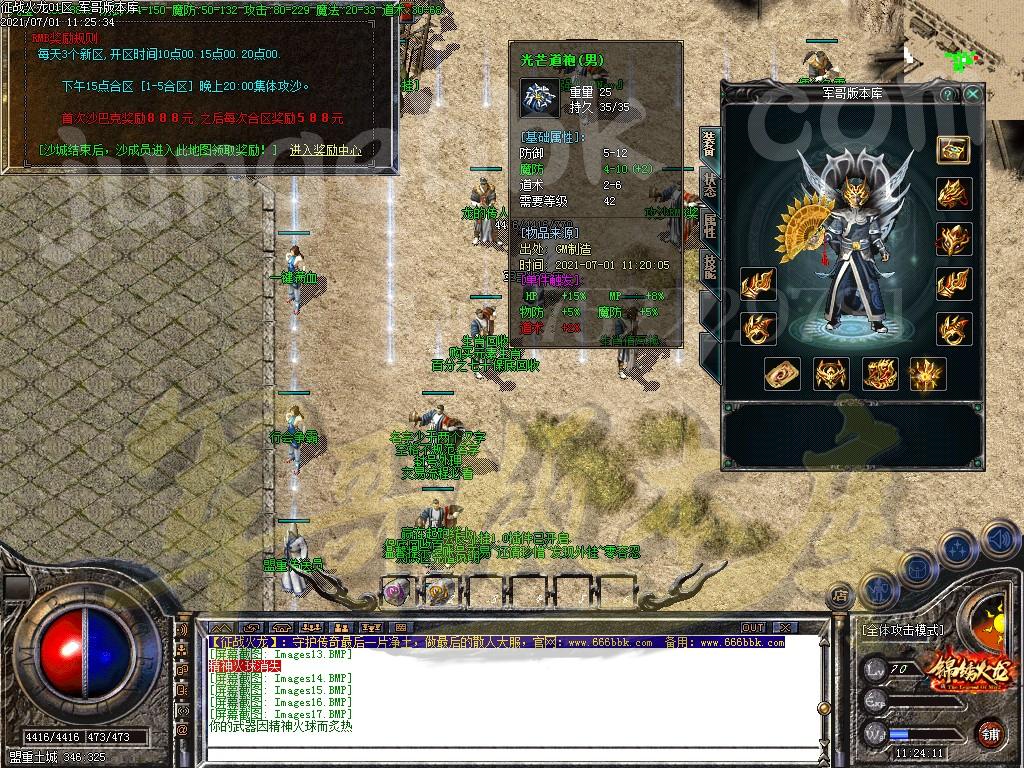
Task: Toggle the sound speaker button
Action: pyautogui.click(x=999, y=540)
